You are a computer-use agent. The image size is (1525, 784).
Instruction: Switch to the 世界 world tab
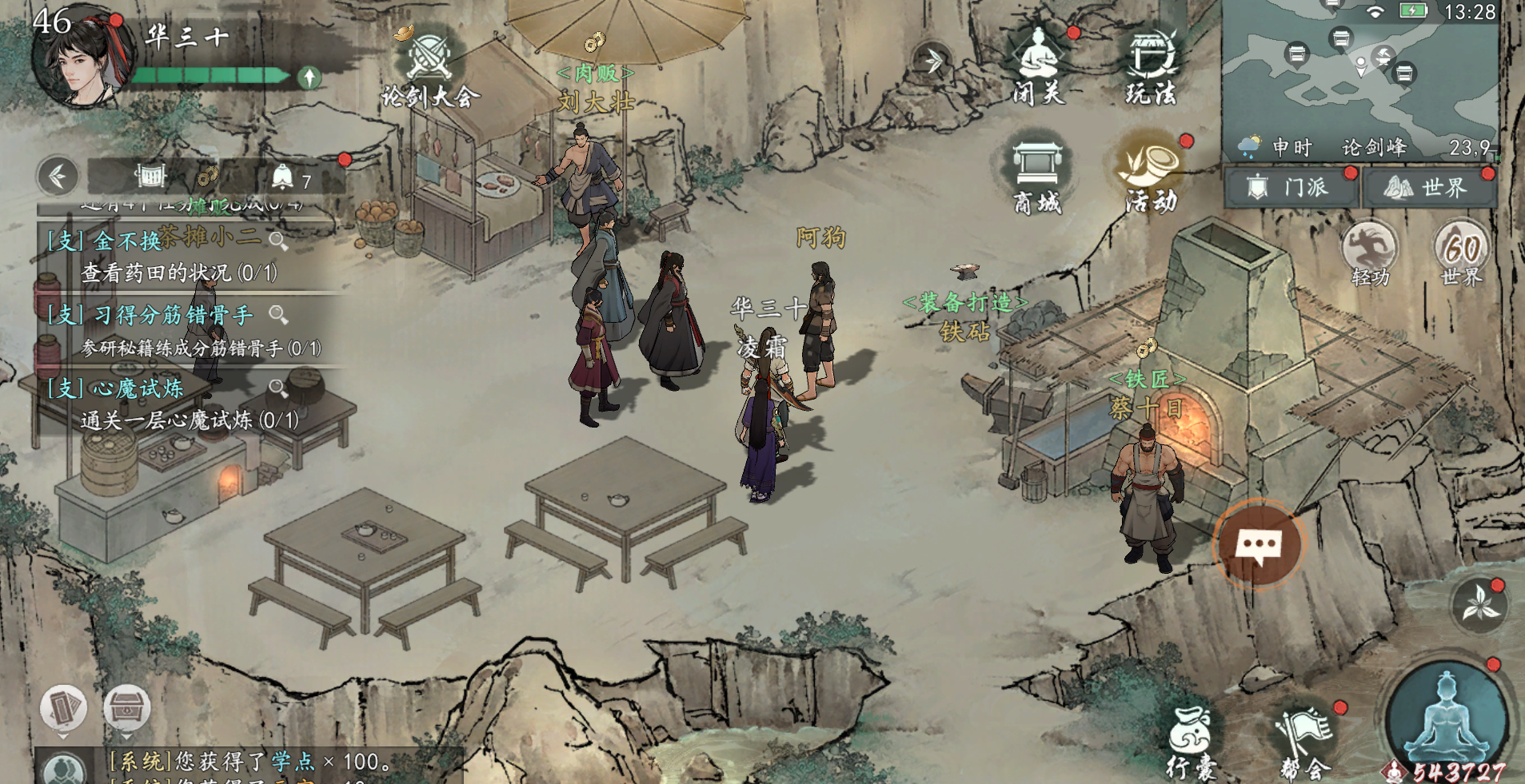pos(1428,188)
